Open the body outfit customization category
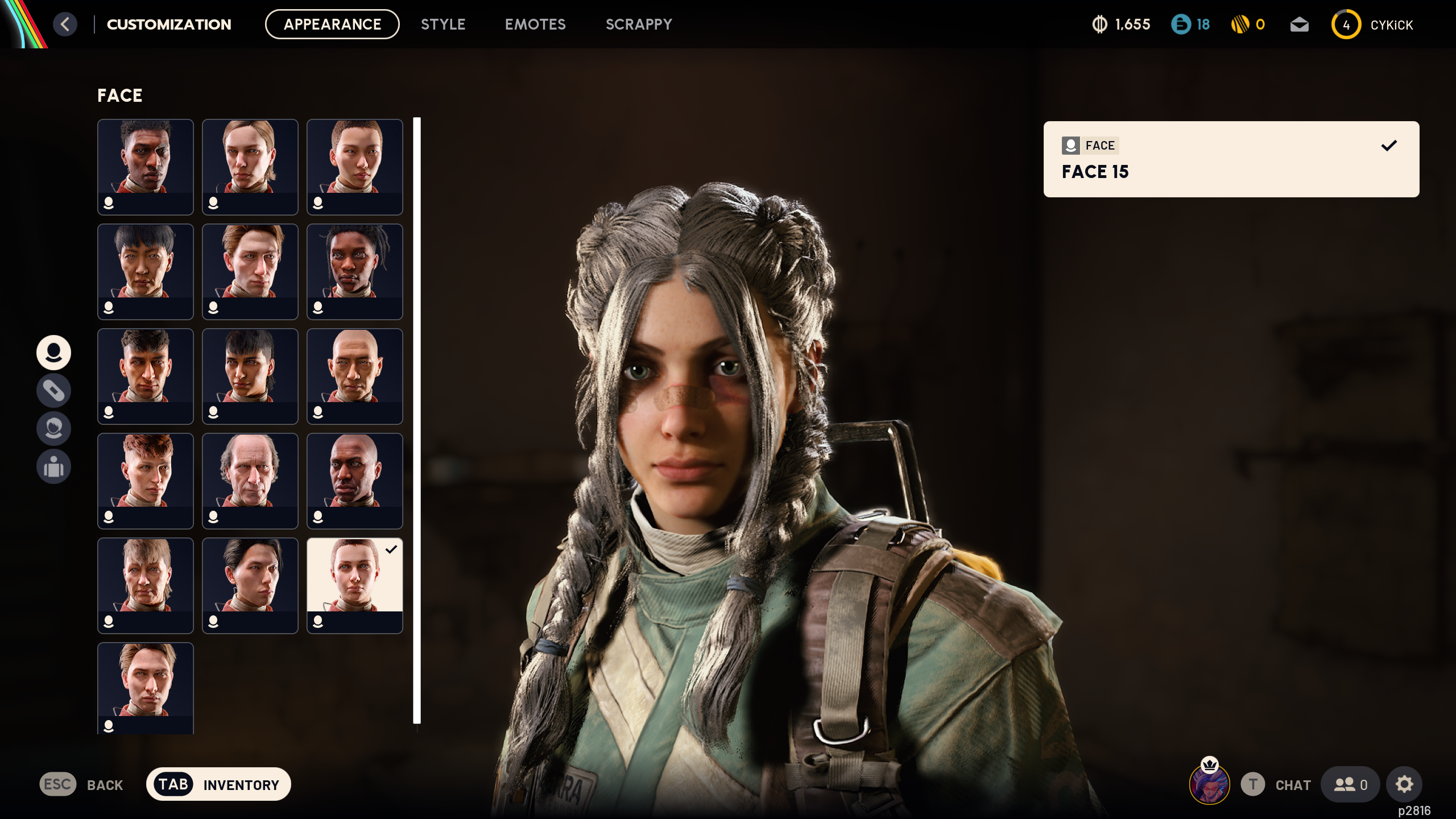The image size is (1456, 819). coord(53,467)
